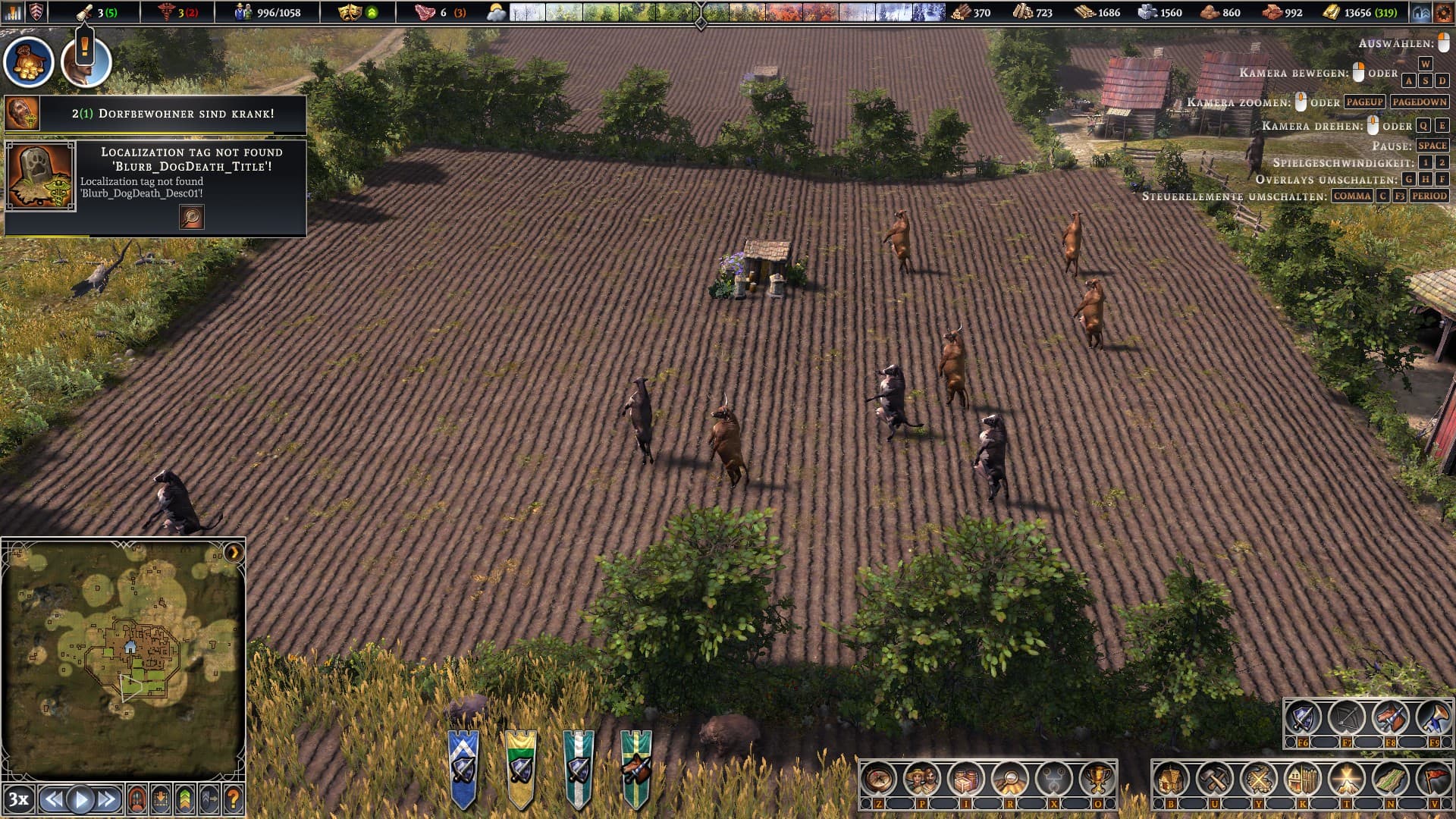This screenshot has width=1456, height=819.
Task: Select the blue chevron army banner
Action: (x=463, y=767)
